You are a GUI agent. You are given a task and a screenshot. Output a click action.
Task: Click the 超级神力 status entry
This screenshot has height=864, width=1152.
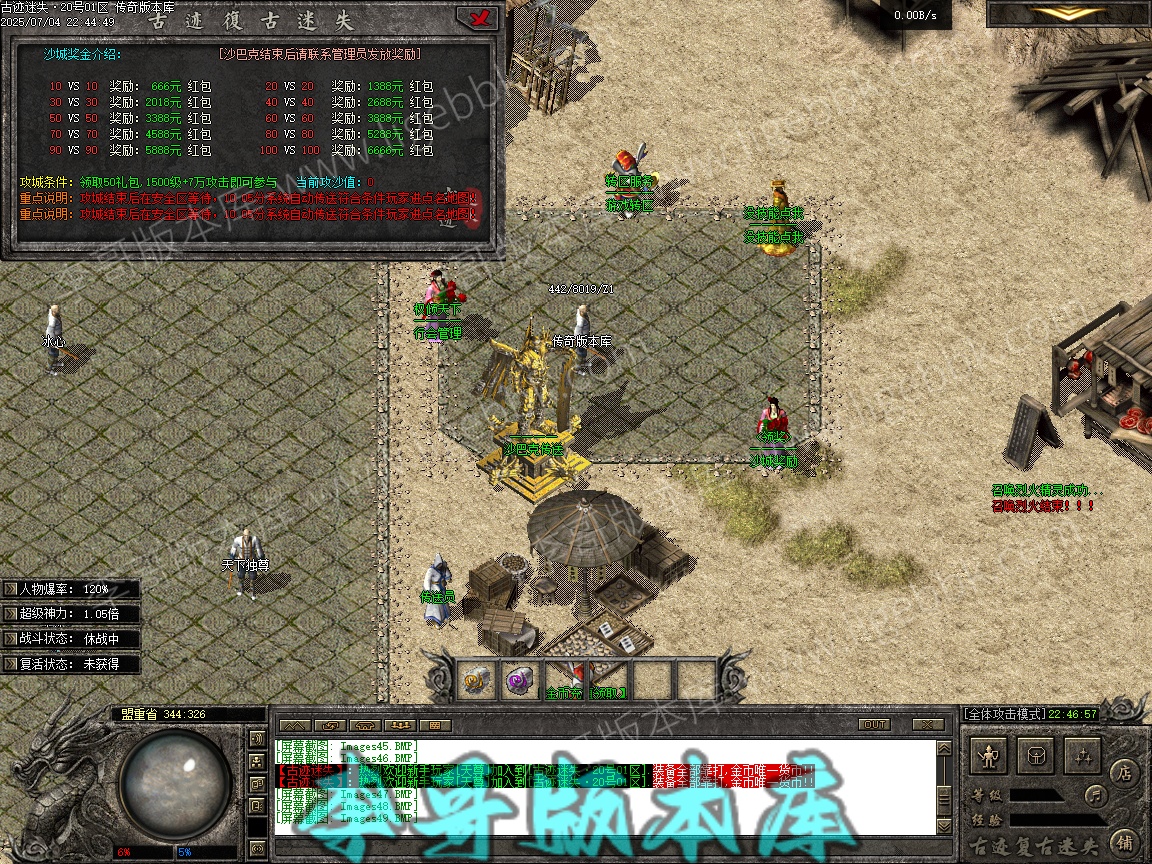[x=70, y=613]
